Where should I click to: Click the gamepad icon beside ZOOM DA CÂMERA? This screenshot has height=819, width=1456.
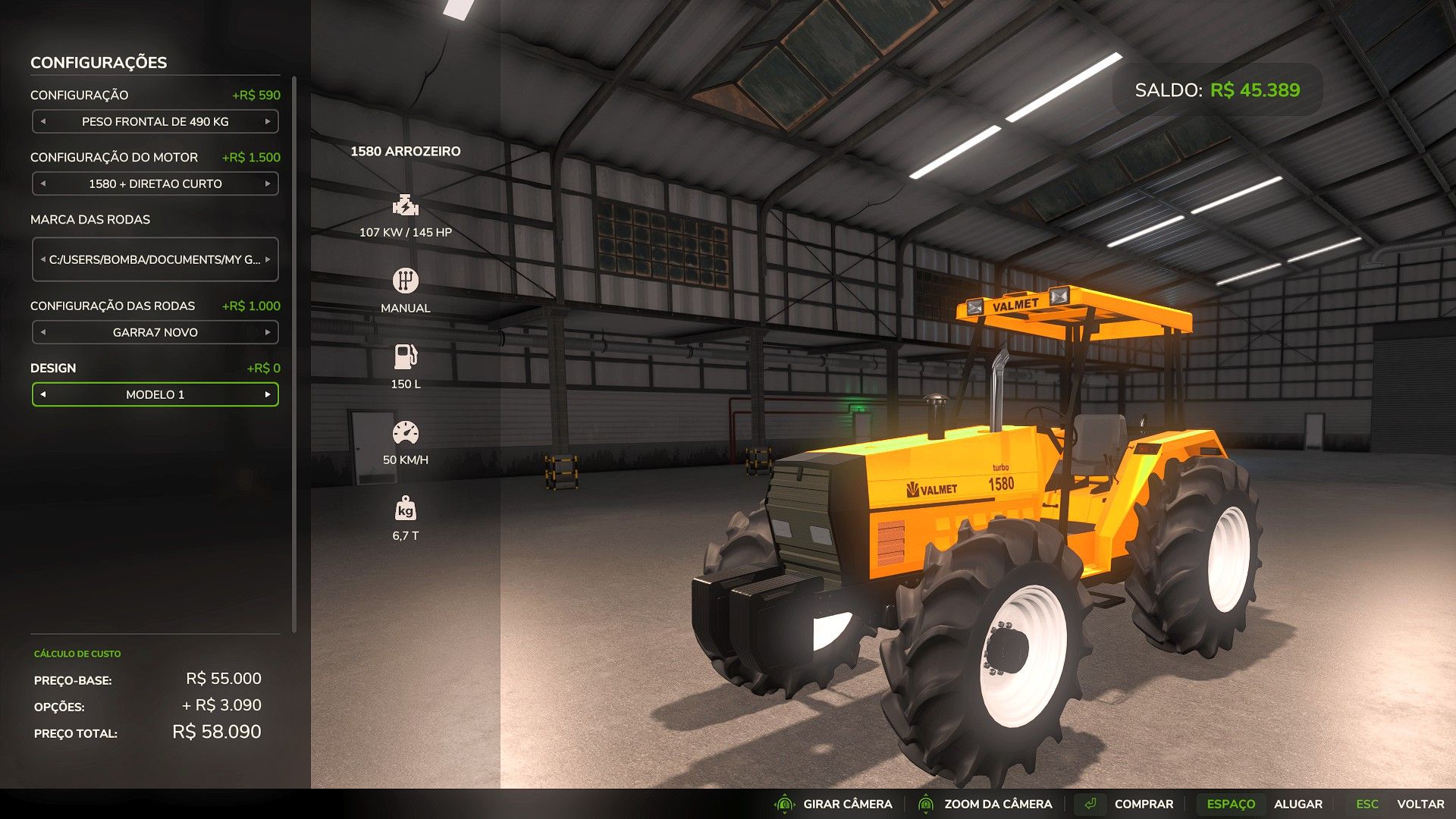[x=926, y=804]
